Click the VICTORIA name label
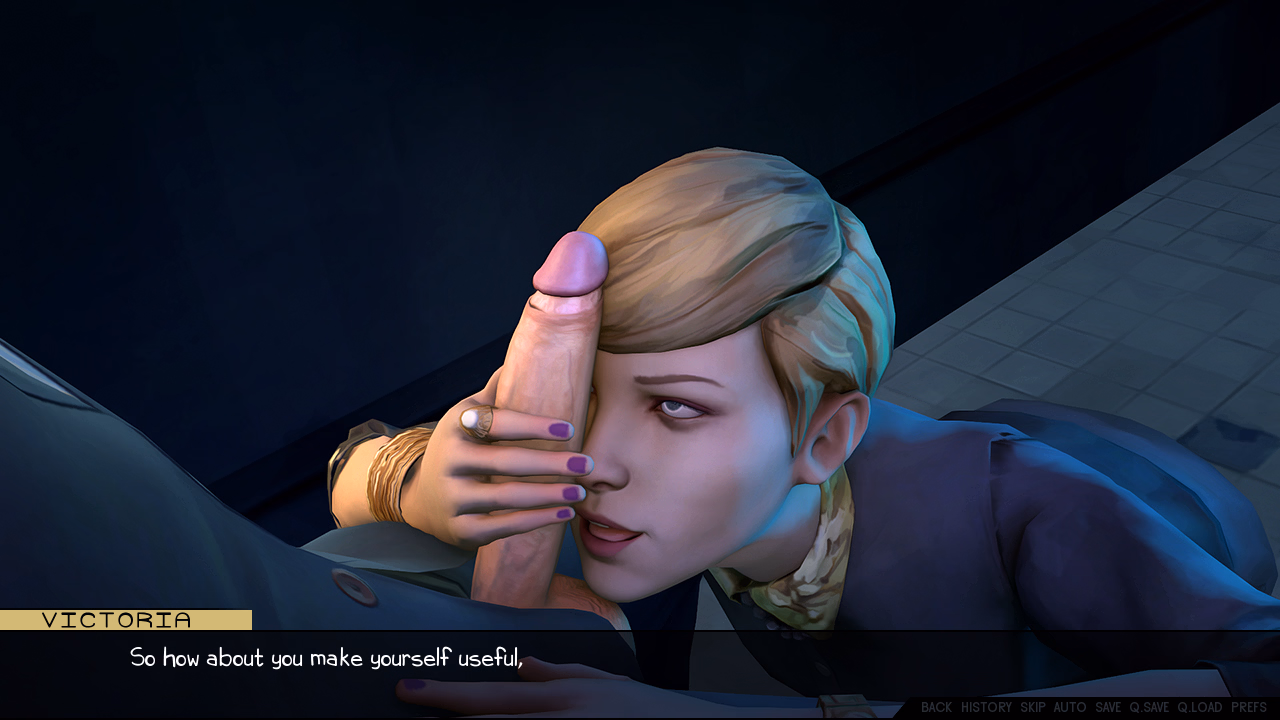1280x720 pixels. click(x=118, y=620)
